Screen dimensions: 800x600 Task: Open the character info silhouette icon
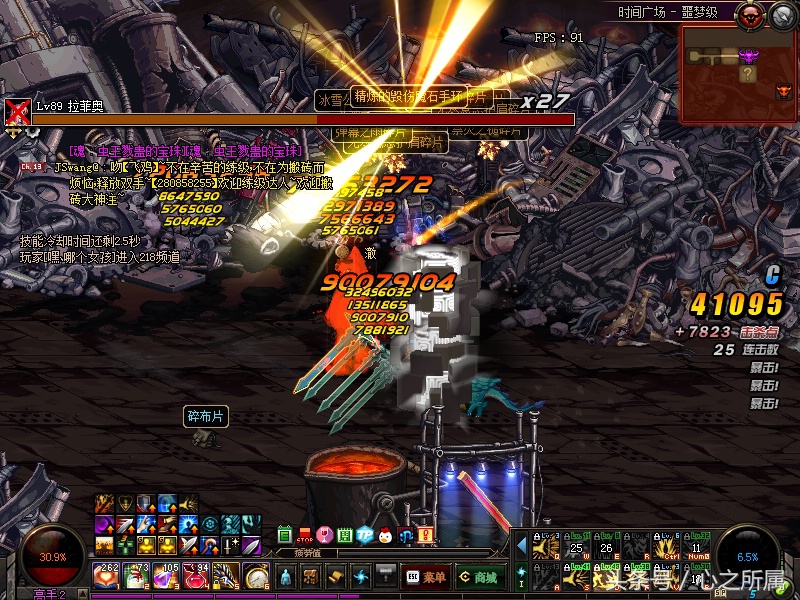click(286, 577)
